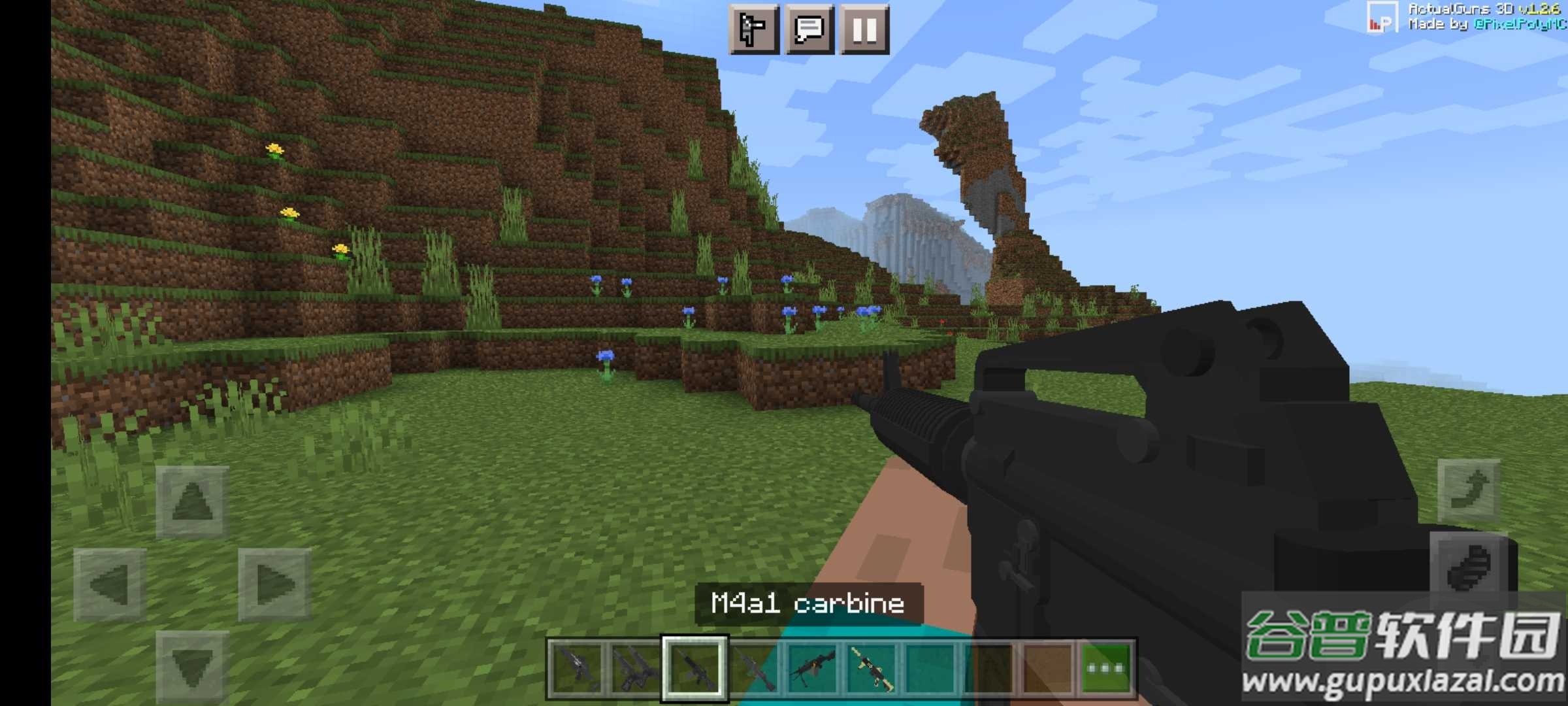
Task: Open the chat window
Action: [809, 29]
